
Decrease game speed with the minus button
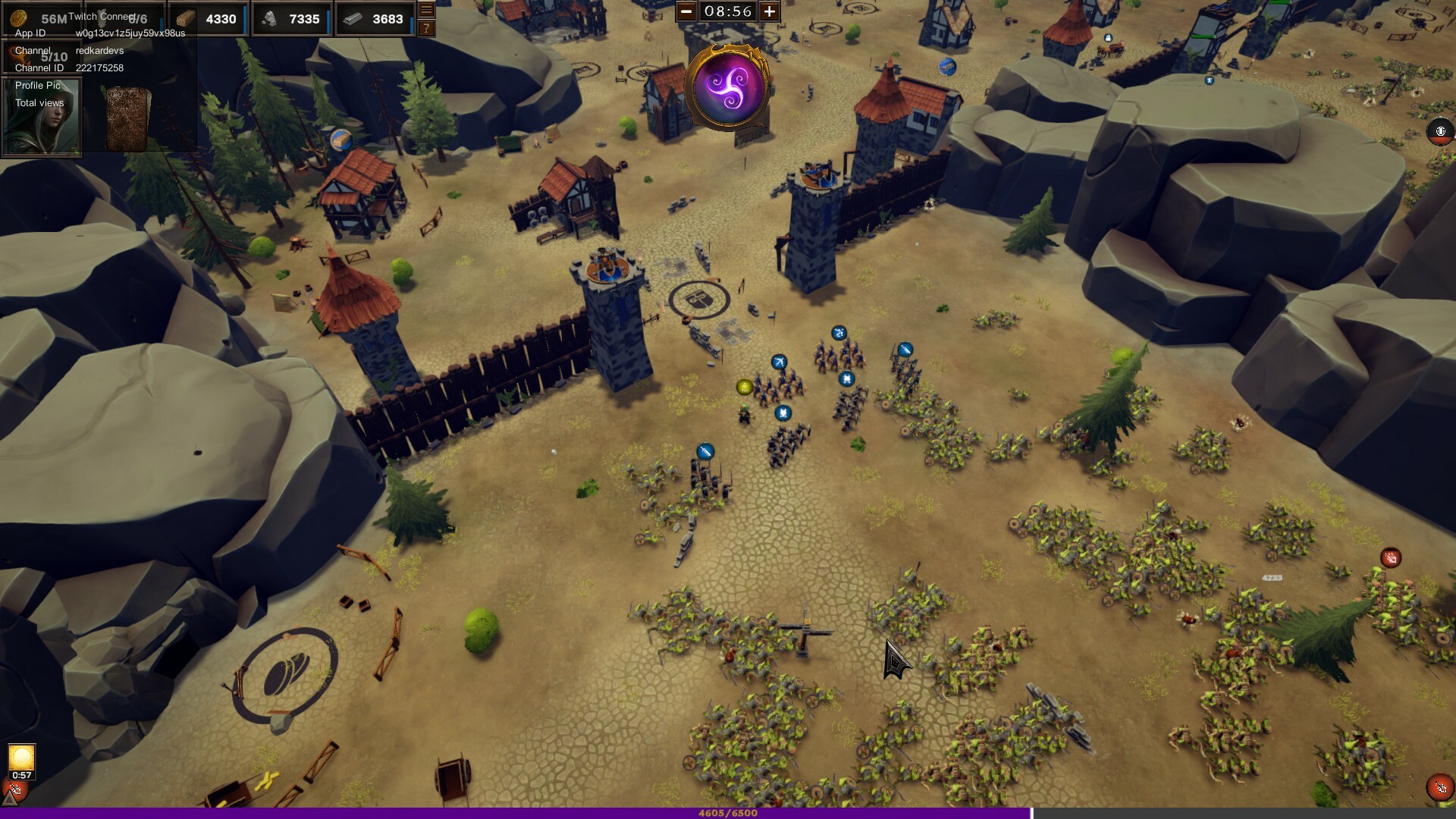(686, 11)
